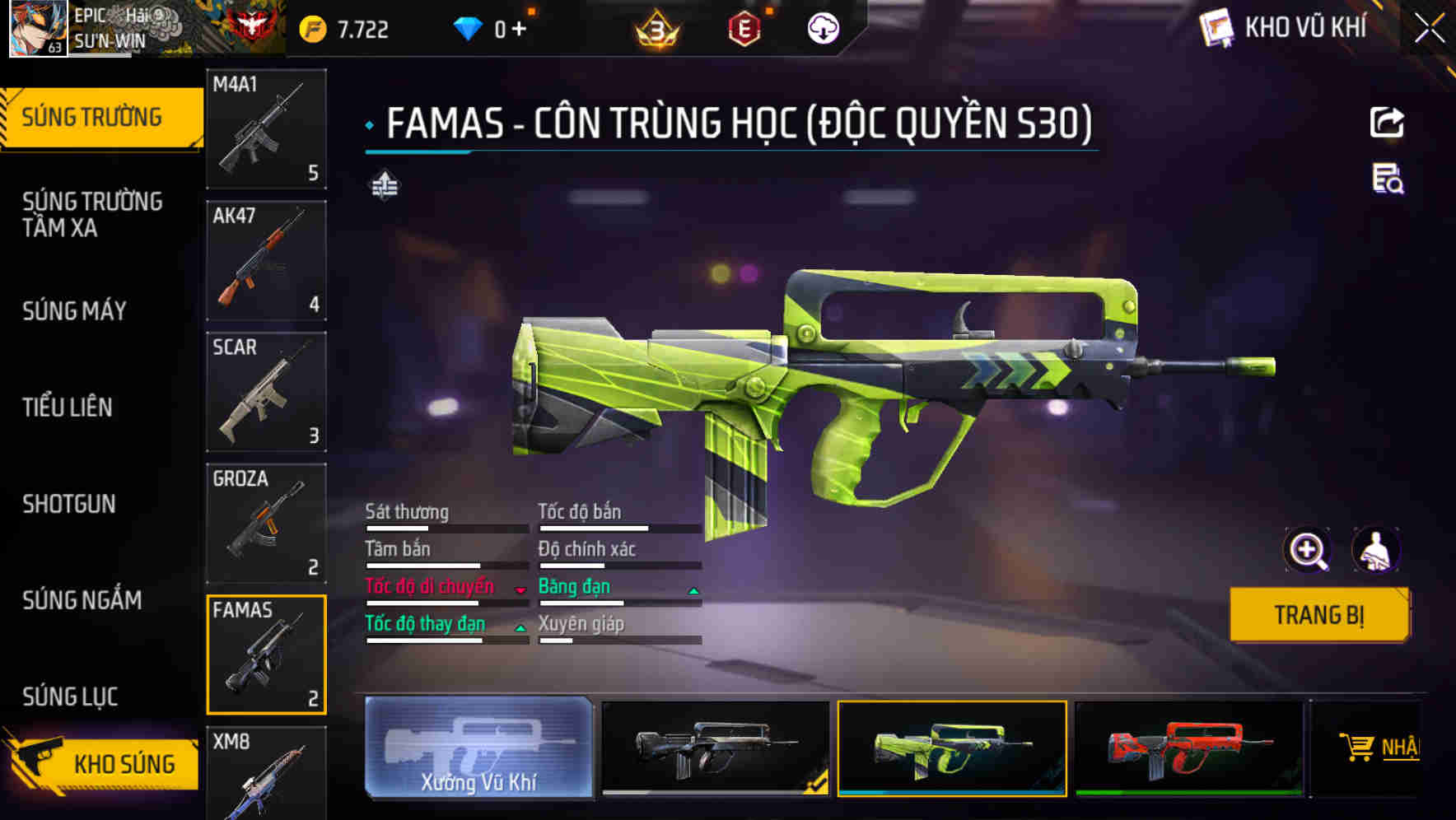Viewport: 1456px width, 820px height.
Task: Select the SCAR weapon tile
Action: point(266,392)
